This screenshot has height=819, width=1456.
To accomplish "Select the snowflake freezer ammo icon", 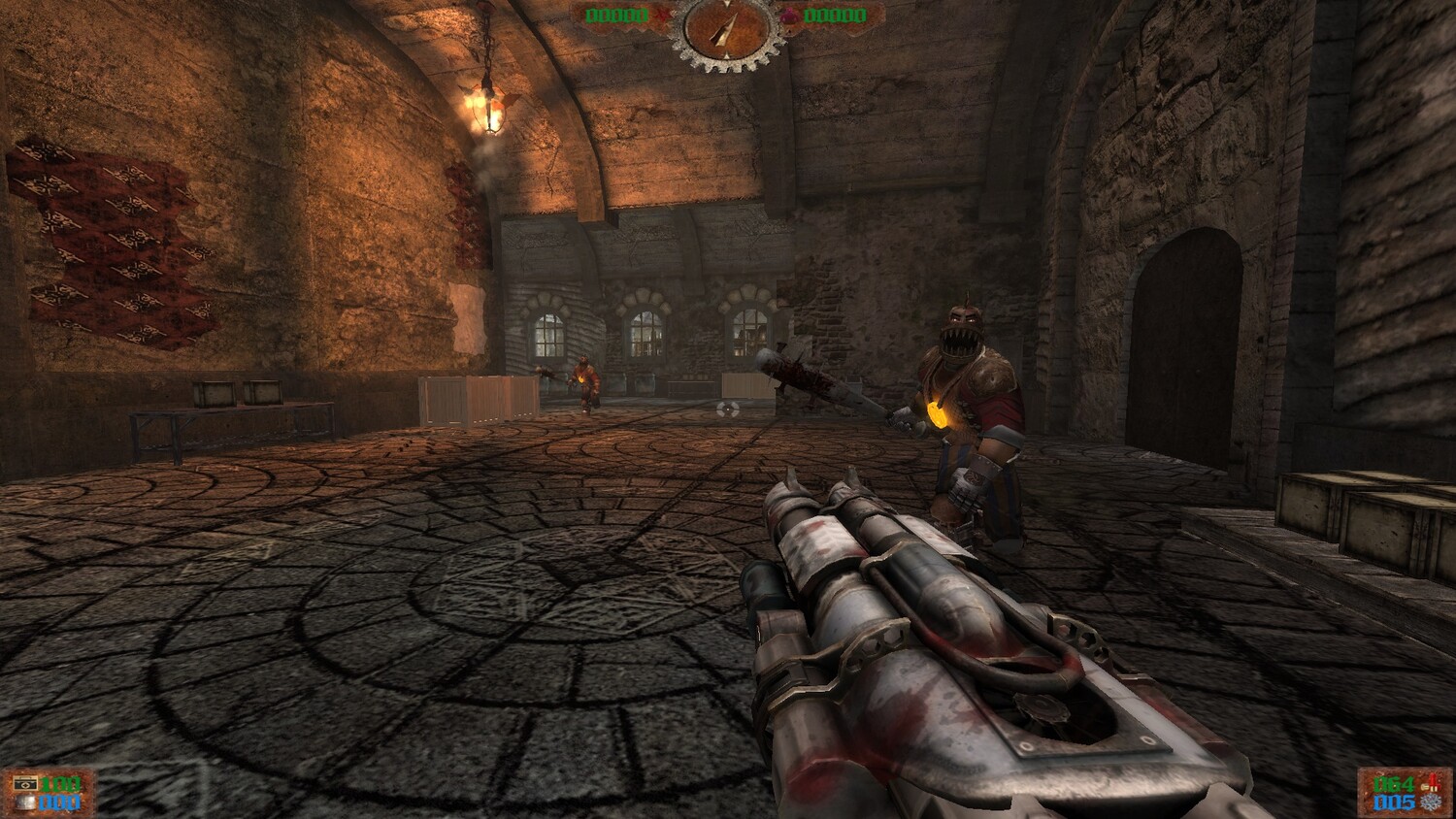I will click(x=1429, y=803).
